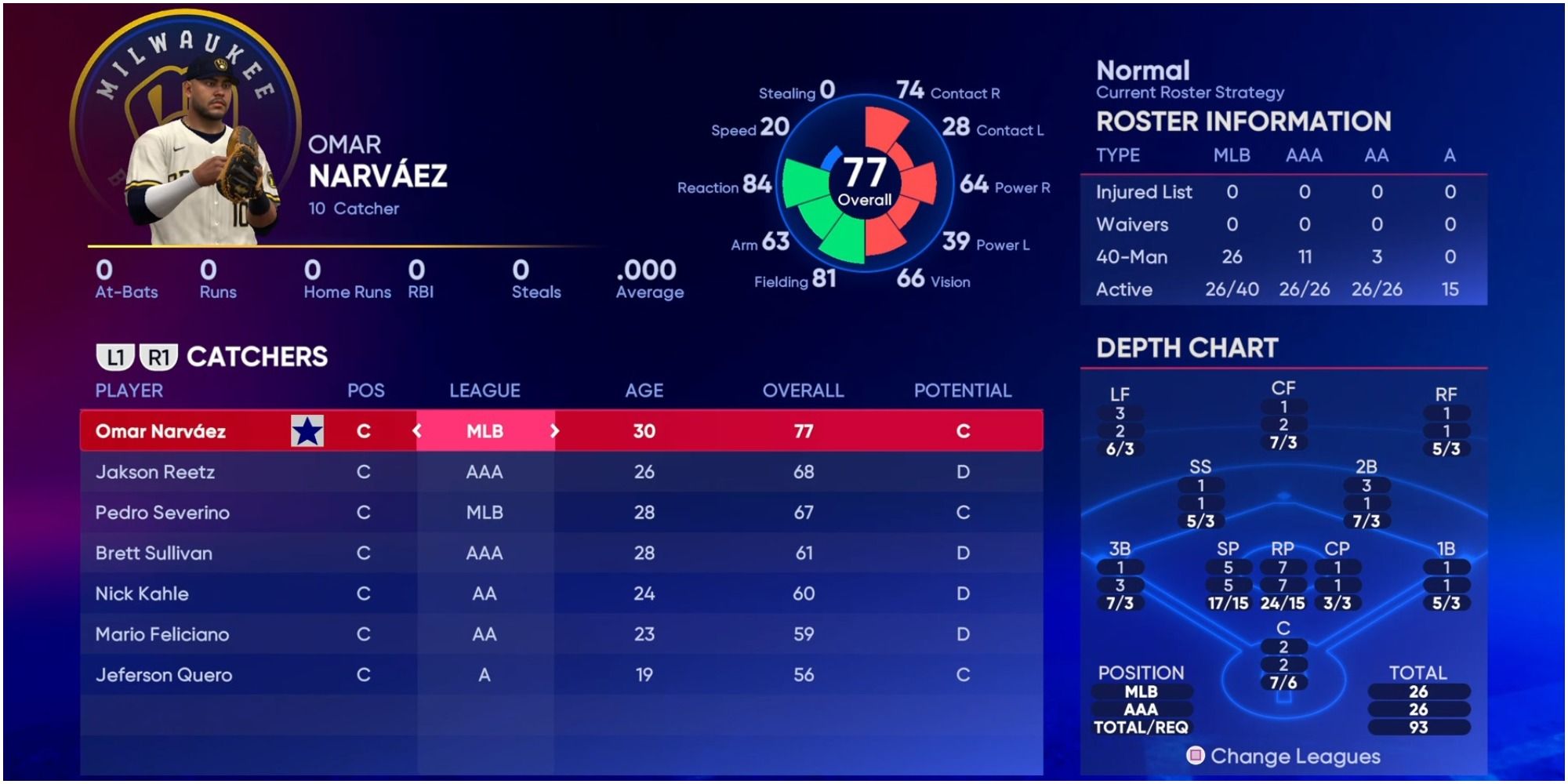
Task: Toggle the favorite star on Omar Narváez
Action: click(x=308, y=430)
